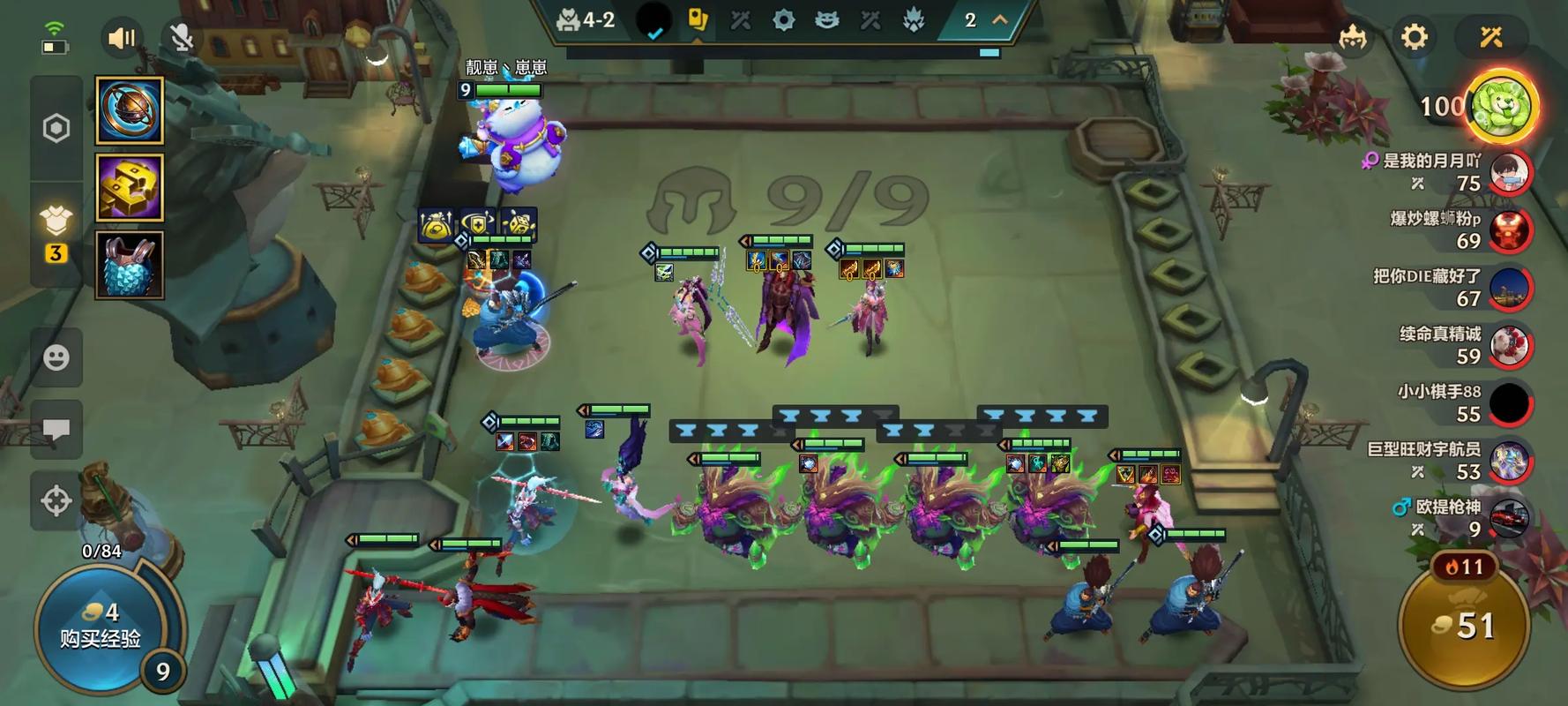Tap the horned helmet icon beside settings
The width and height of the screenshot is (1568, 706).
(1352, 37)
